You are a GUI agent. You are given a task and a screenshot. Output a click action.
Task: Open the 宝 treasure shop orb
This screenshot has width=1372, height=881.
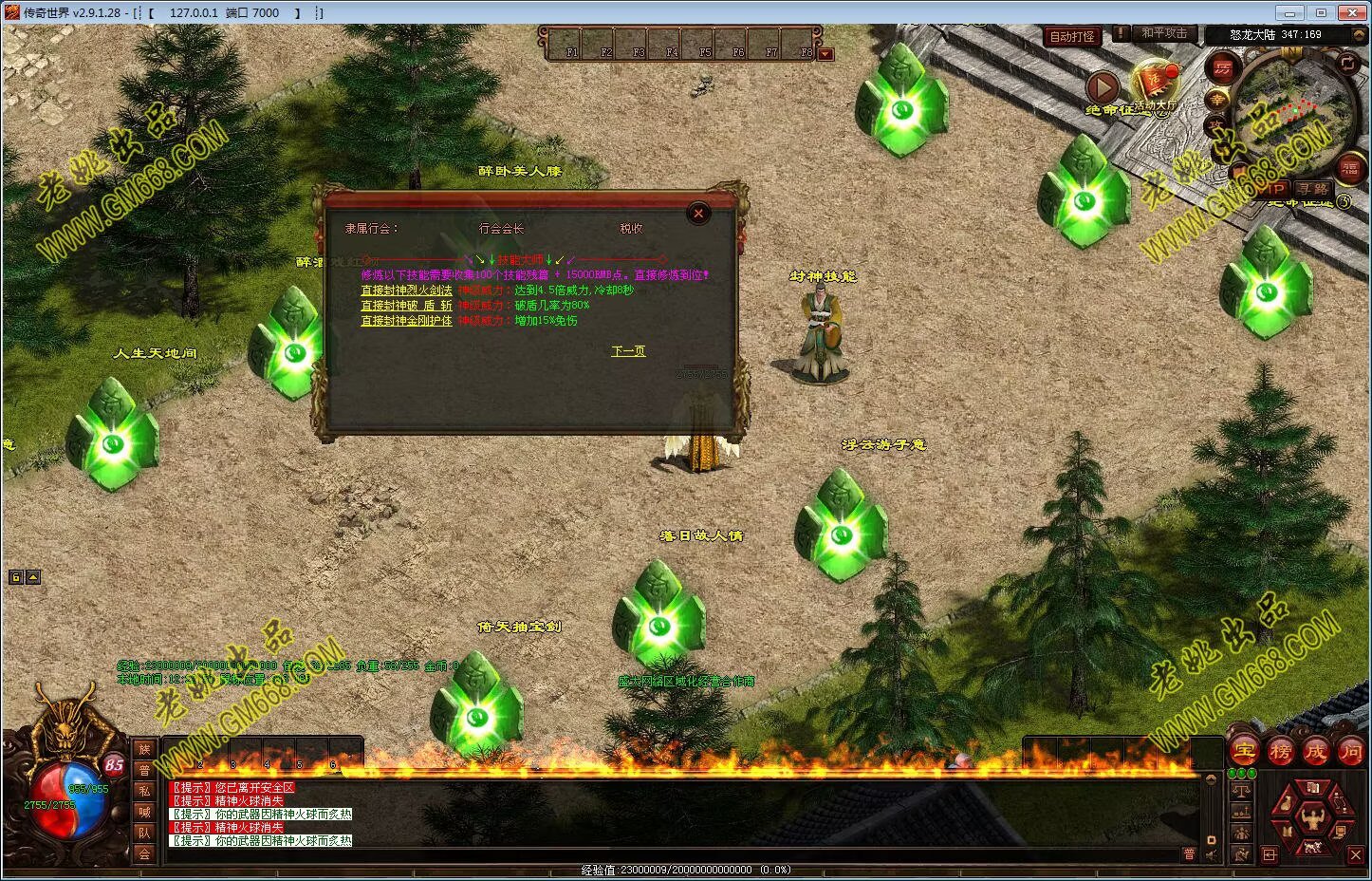[x=1245, y=752]
